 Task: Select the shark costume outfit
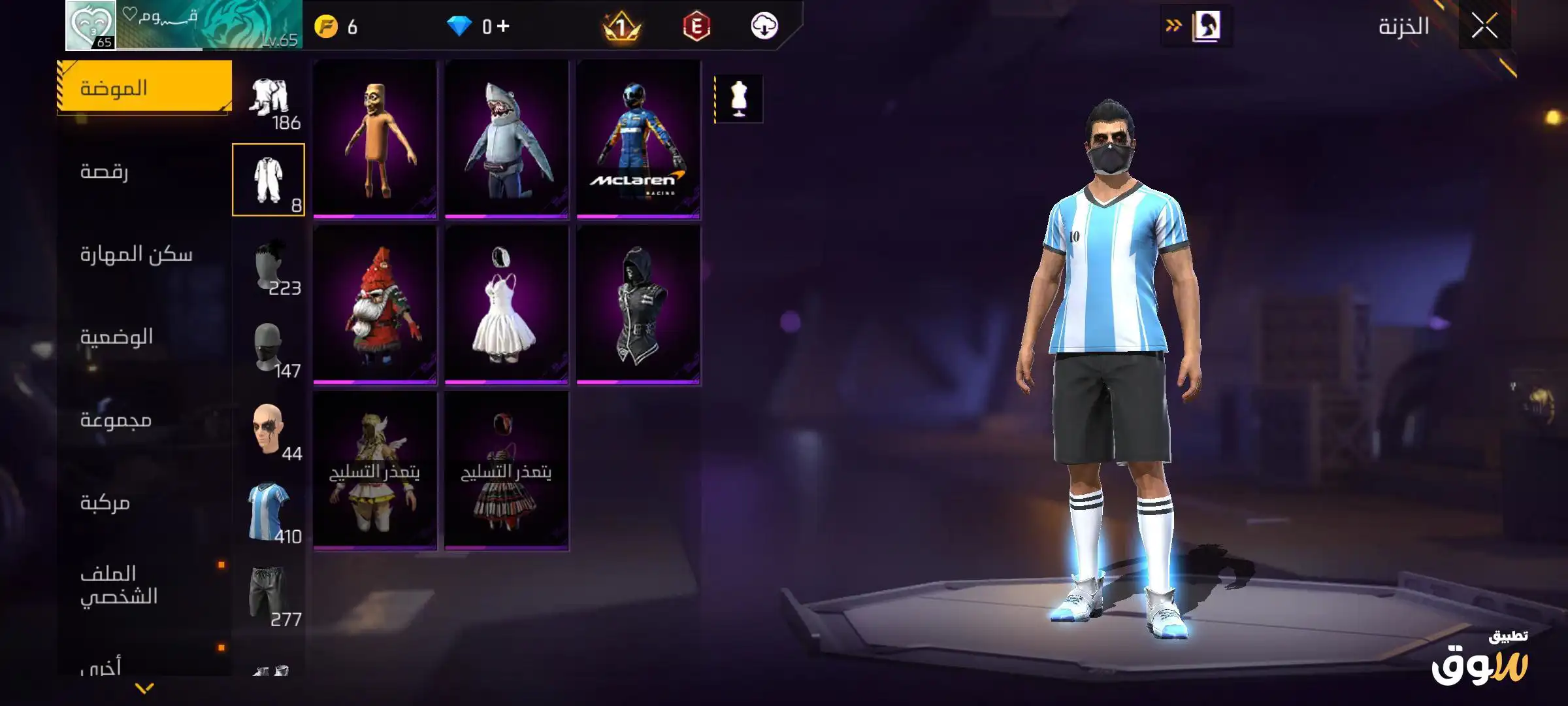click(x=506, y=139)
